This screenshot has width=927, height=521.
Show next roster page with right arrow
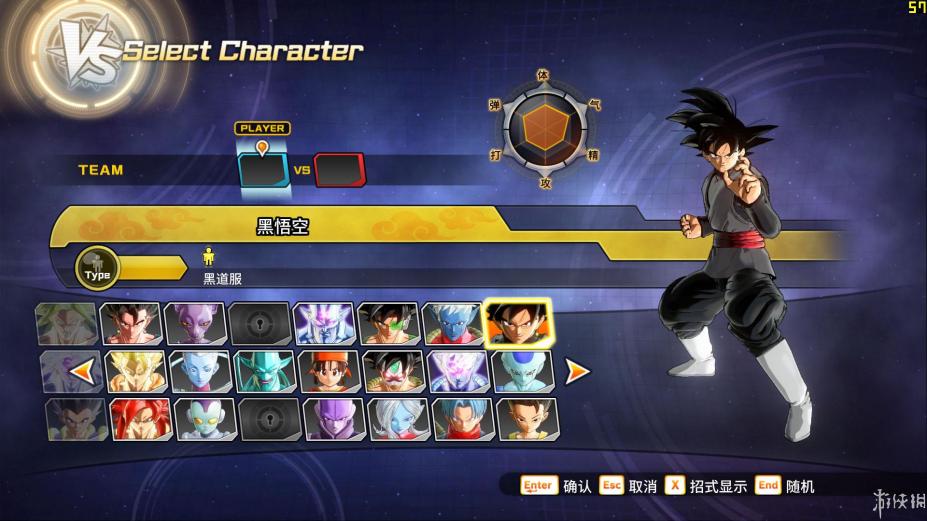point(577,372)
